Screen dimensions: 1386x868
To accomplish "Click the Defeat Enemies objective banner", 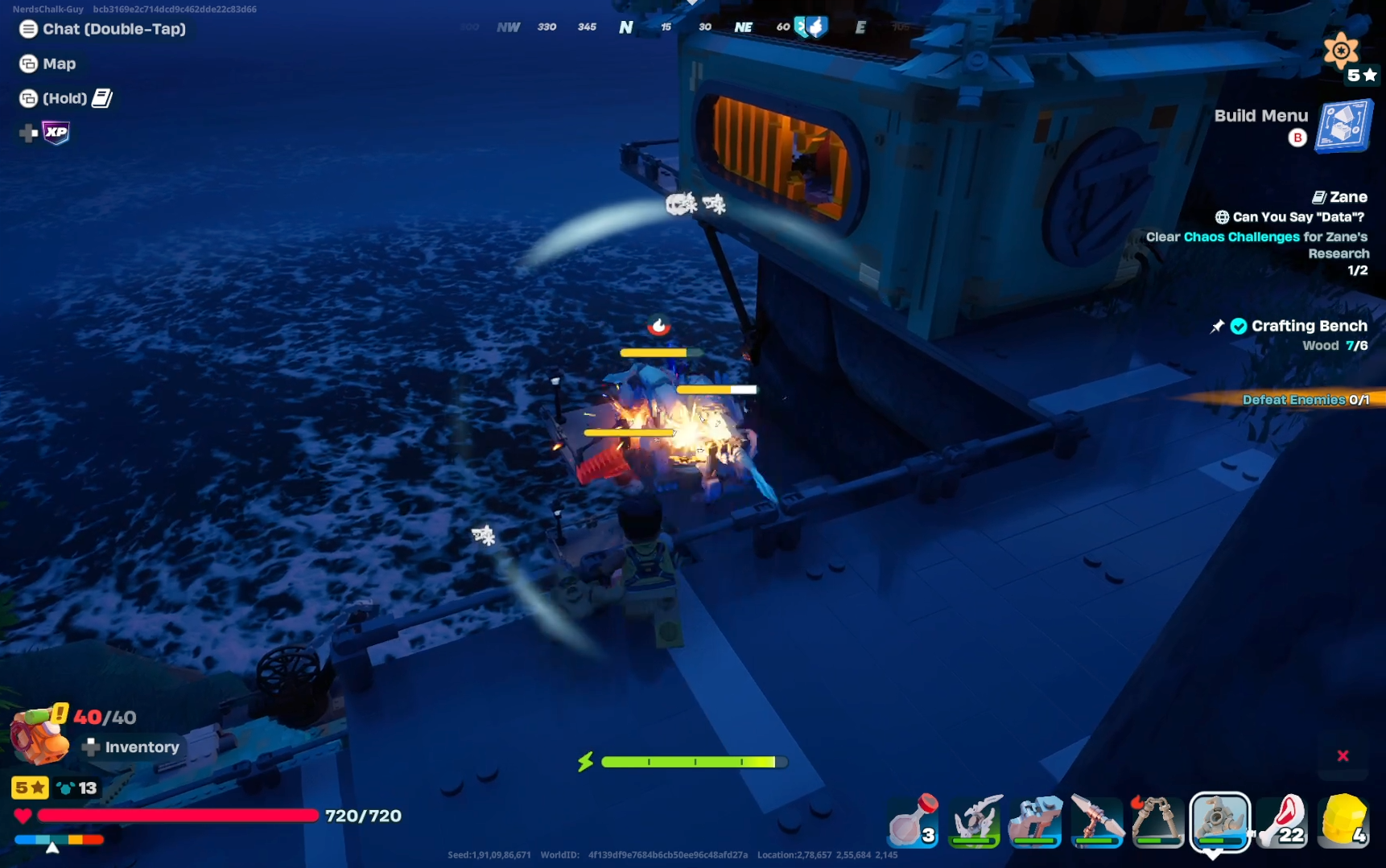I will [1304, 400].
